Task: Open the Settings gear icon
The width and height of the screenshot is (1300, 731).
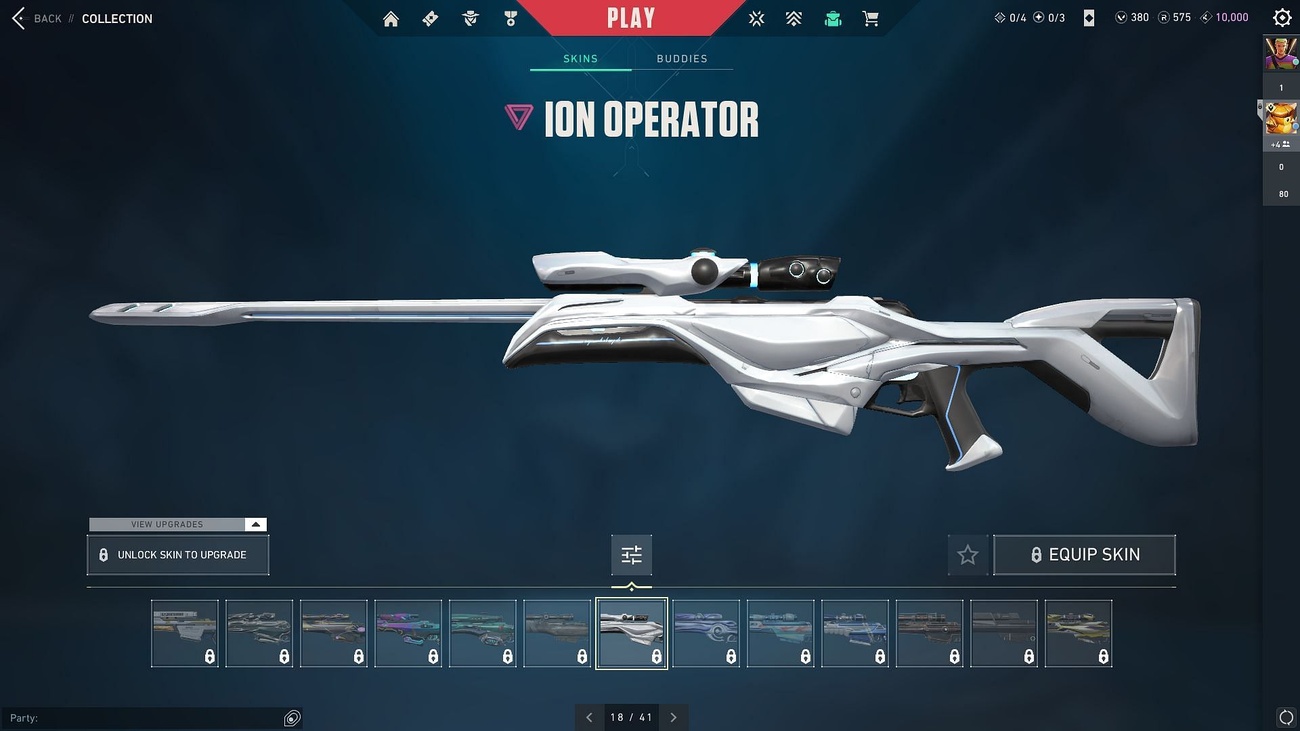Action: point(1281,17)
